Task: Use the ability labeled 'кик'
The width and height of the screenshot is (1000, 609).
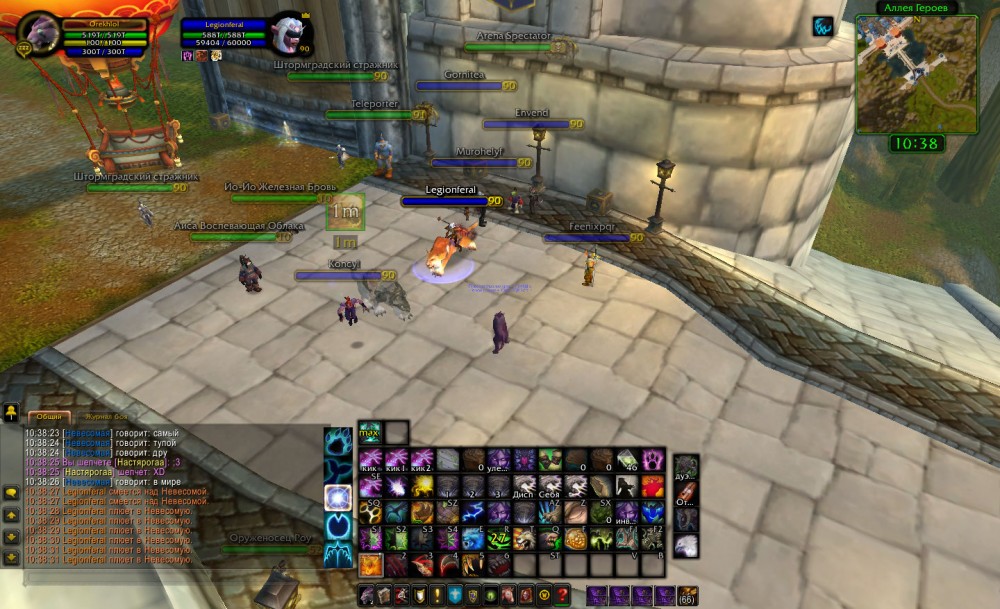Action: pos(371,459)
